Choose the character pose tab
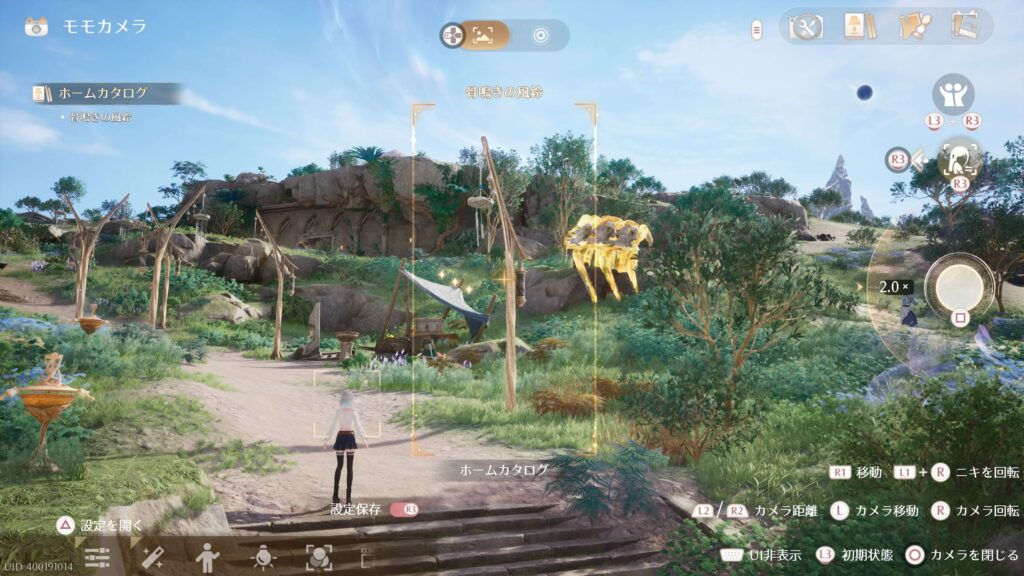 208,557
